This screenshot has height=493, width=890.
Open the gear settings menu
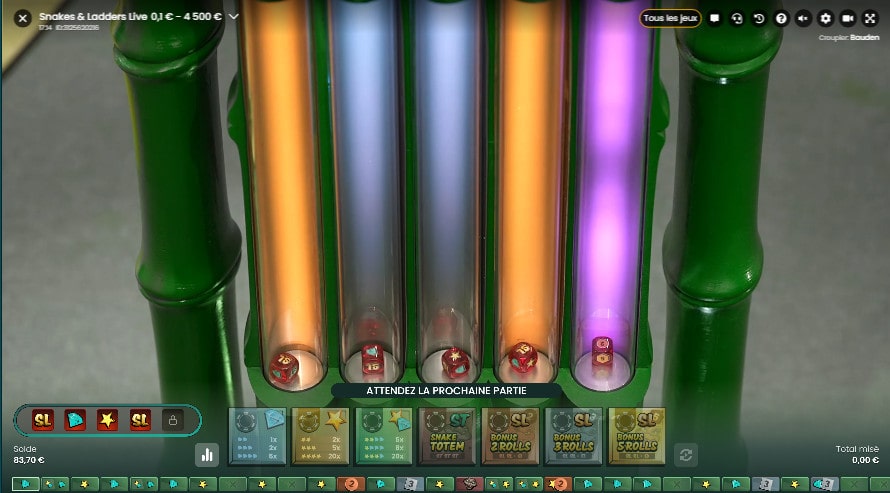[825, 18]
